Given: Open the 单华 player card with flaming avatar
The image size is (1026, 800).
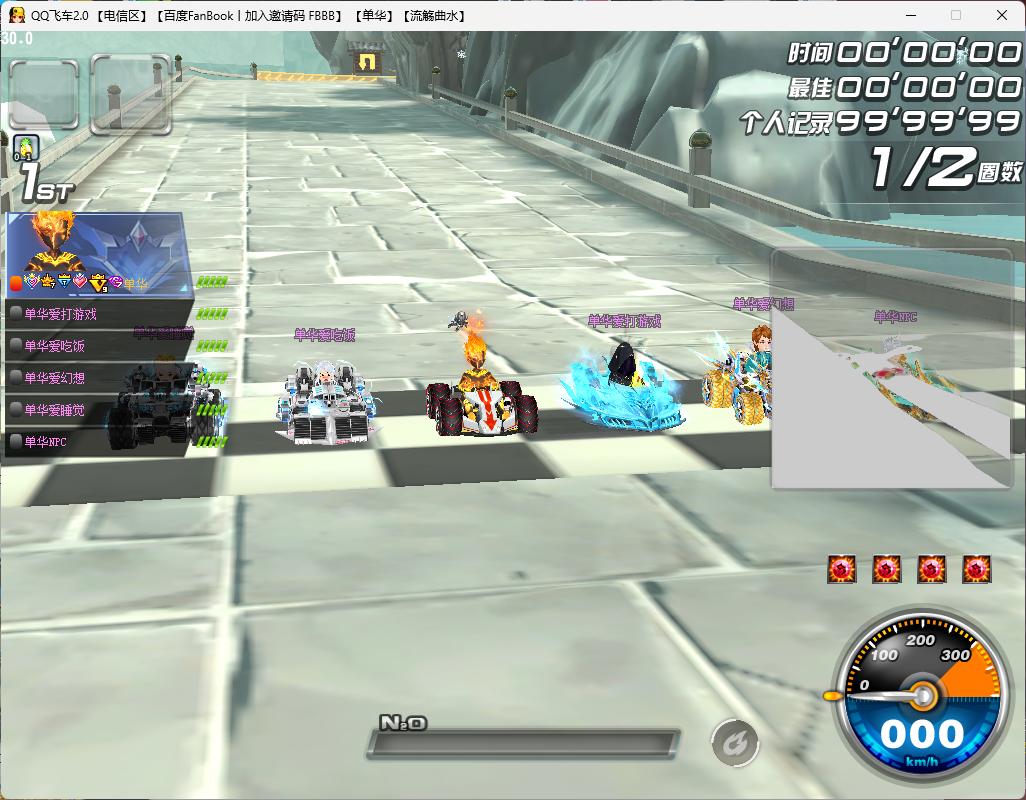Looking at the screenshot, I should click(95, 253).
